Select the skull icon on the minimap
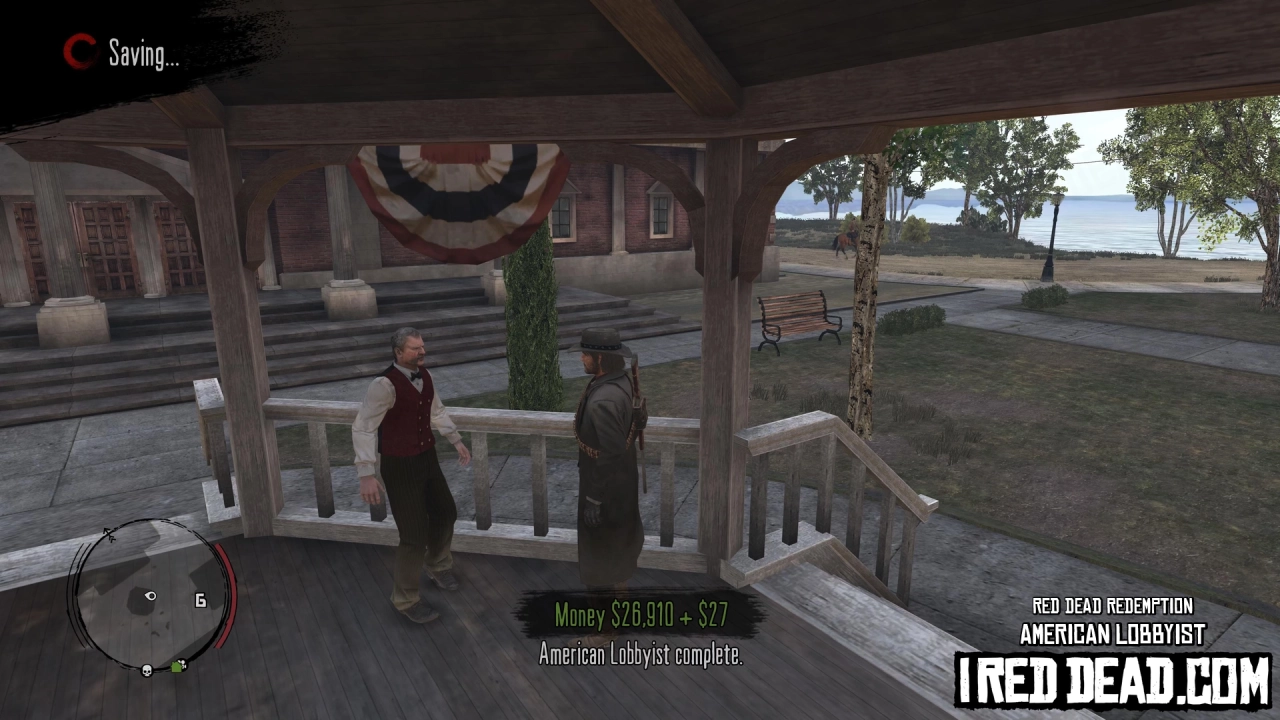The width and height of the screenshot is (1280, 720). 147,670
